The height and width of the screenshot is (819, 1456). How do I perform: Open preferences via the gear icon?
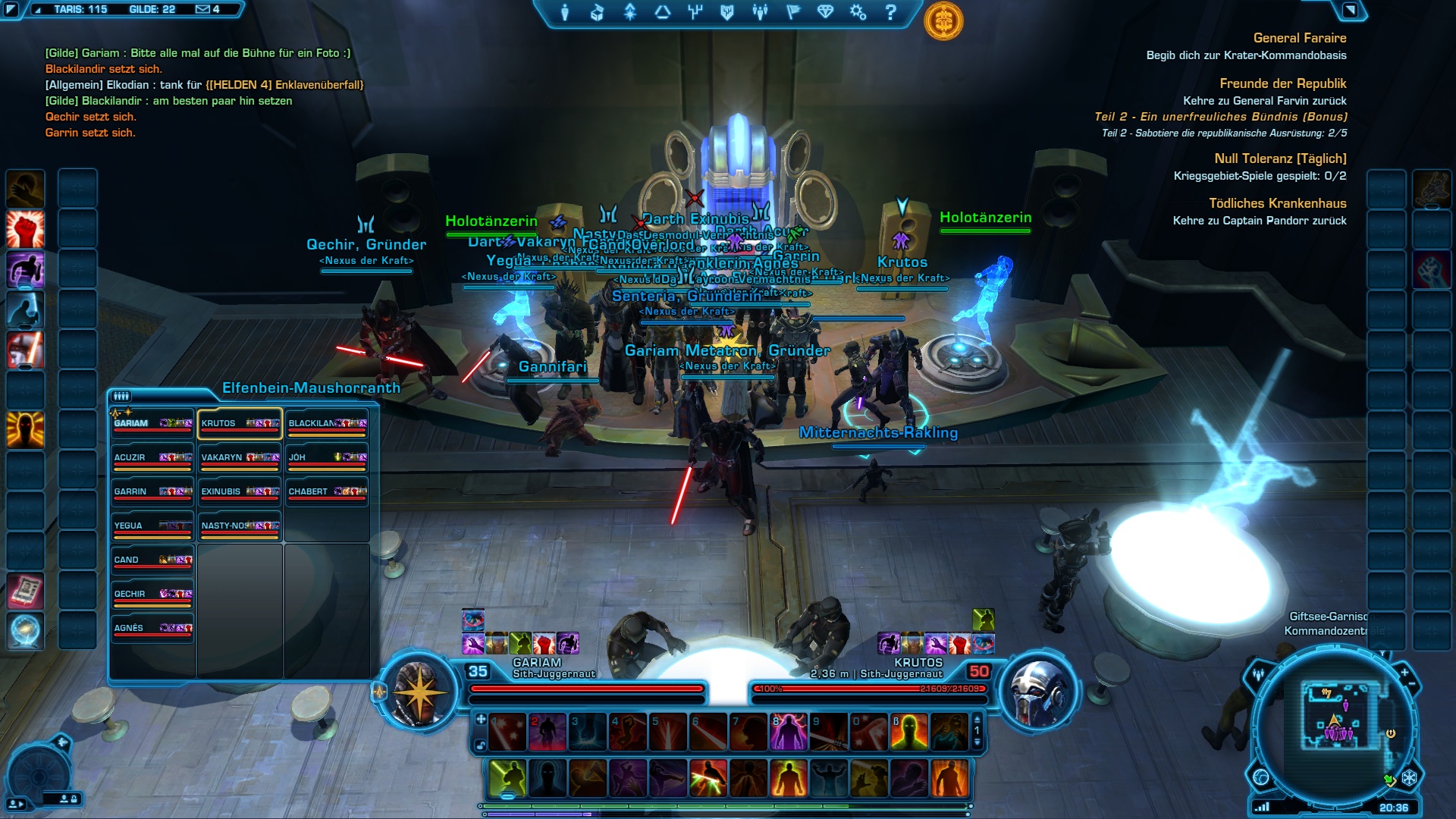[x=858, y=12]
